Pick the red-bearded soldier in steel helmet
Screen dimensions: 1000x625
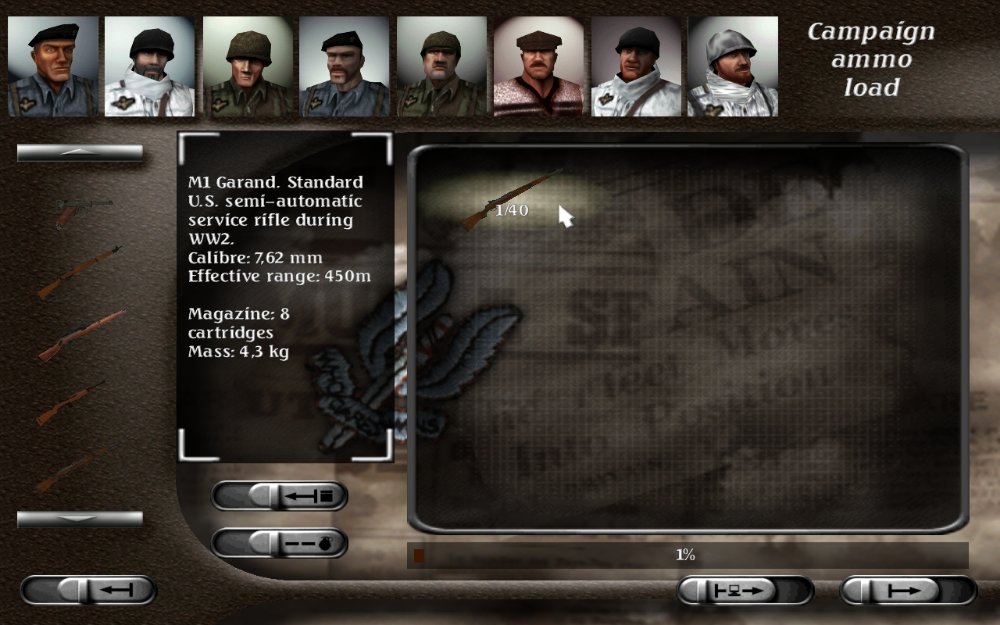(733, 66)
